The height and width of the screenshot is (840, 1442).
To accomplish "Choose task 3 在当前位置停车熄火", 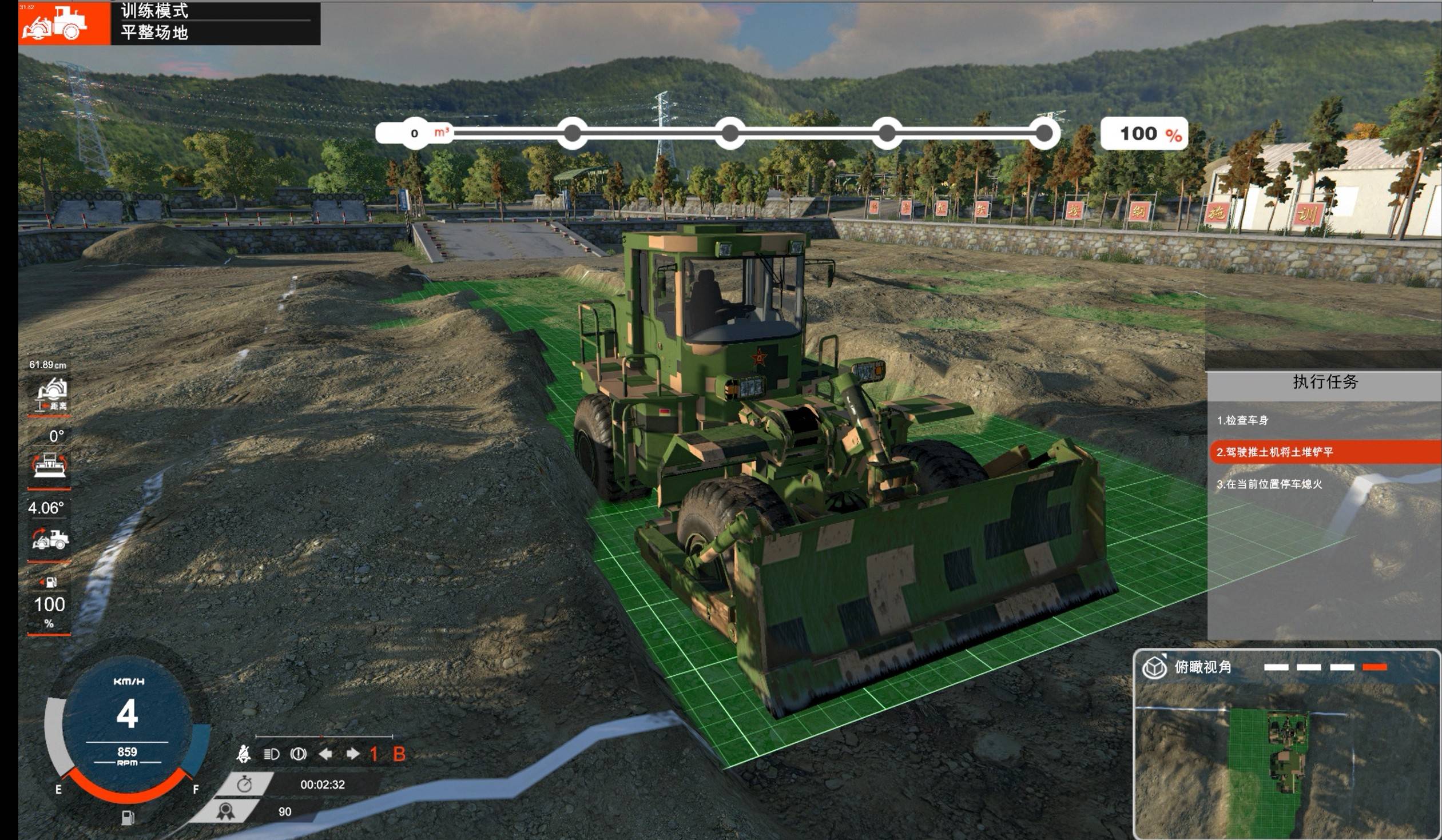I will pyautogui.click(x=1269, y=484).
